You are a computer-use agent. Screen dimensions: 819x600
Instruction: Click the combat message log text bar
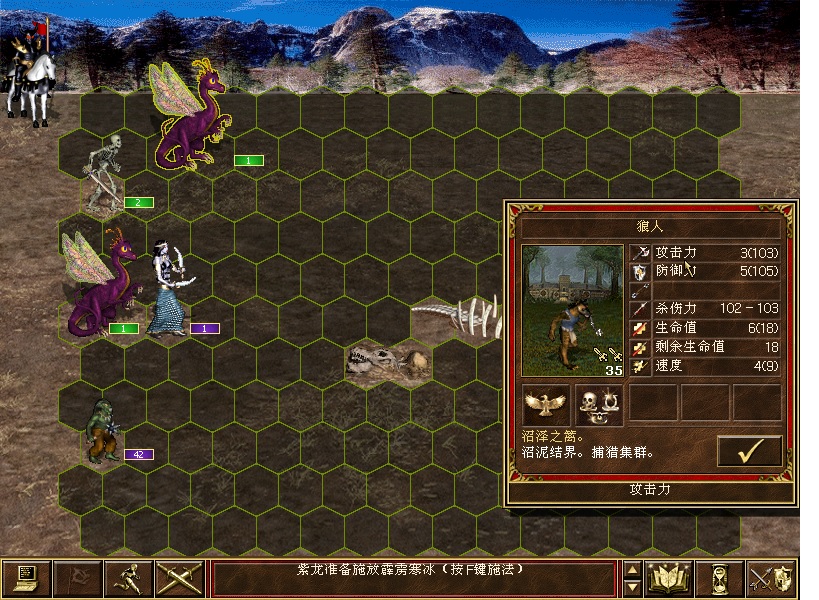click(x=413, y=578)
